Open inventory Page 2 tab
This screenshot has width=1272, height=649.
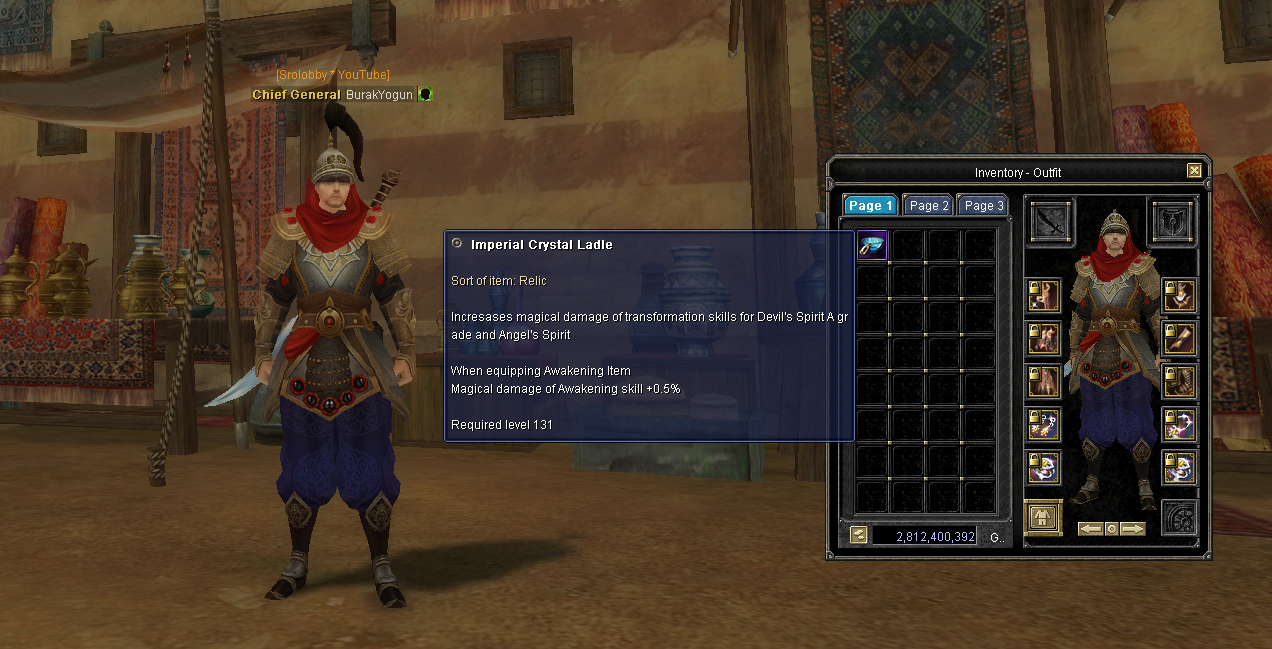929,205
